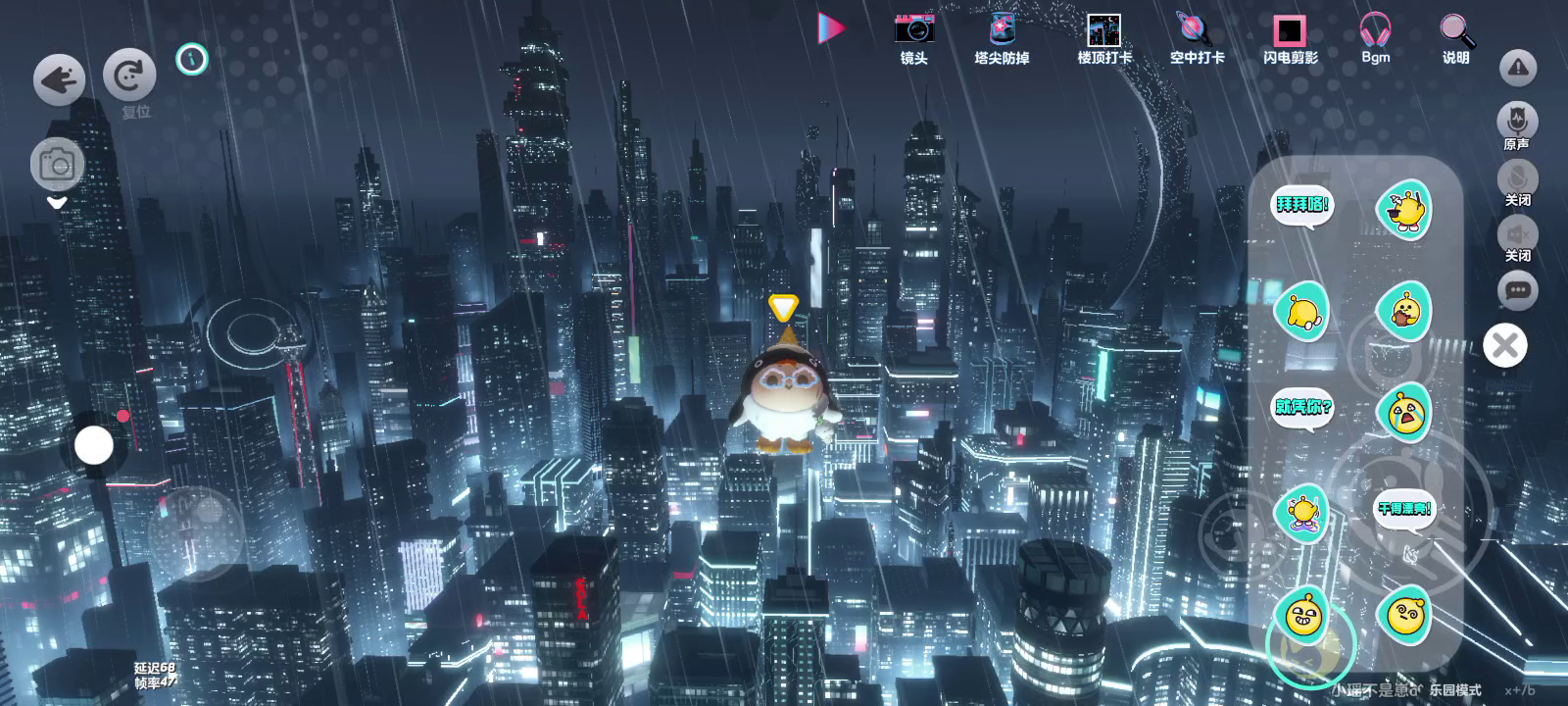Tap the back arrow button
1568x706 pixels.
59,78
